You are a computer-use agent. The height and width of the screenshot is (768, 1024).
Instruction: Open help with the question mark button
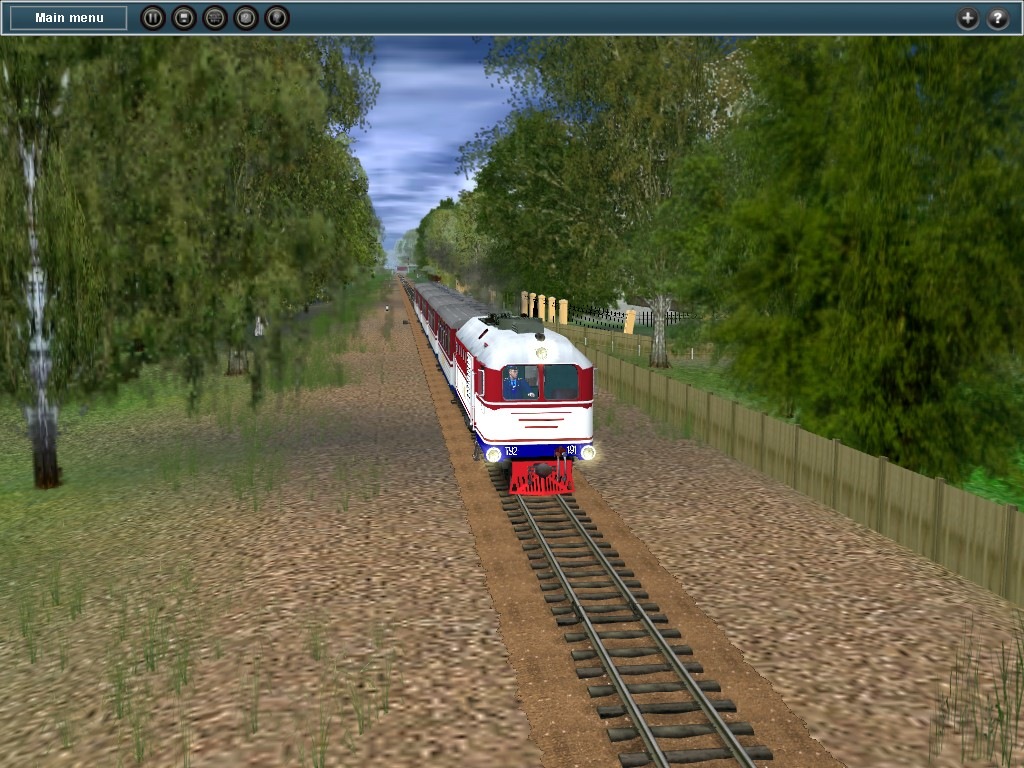(998, 18)
